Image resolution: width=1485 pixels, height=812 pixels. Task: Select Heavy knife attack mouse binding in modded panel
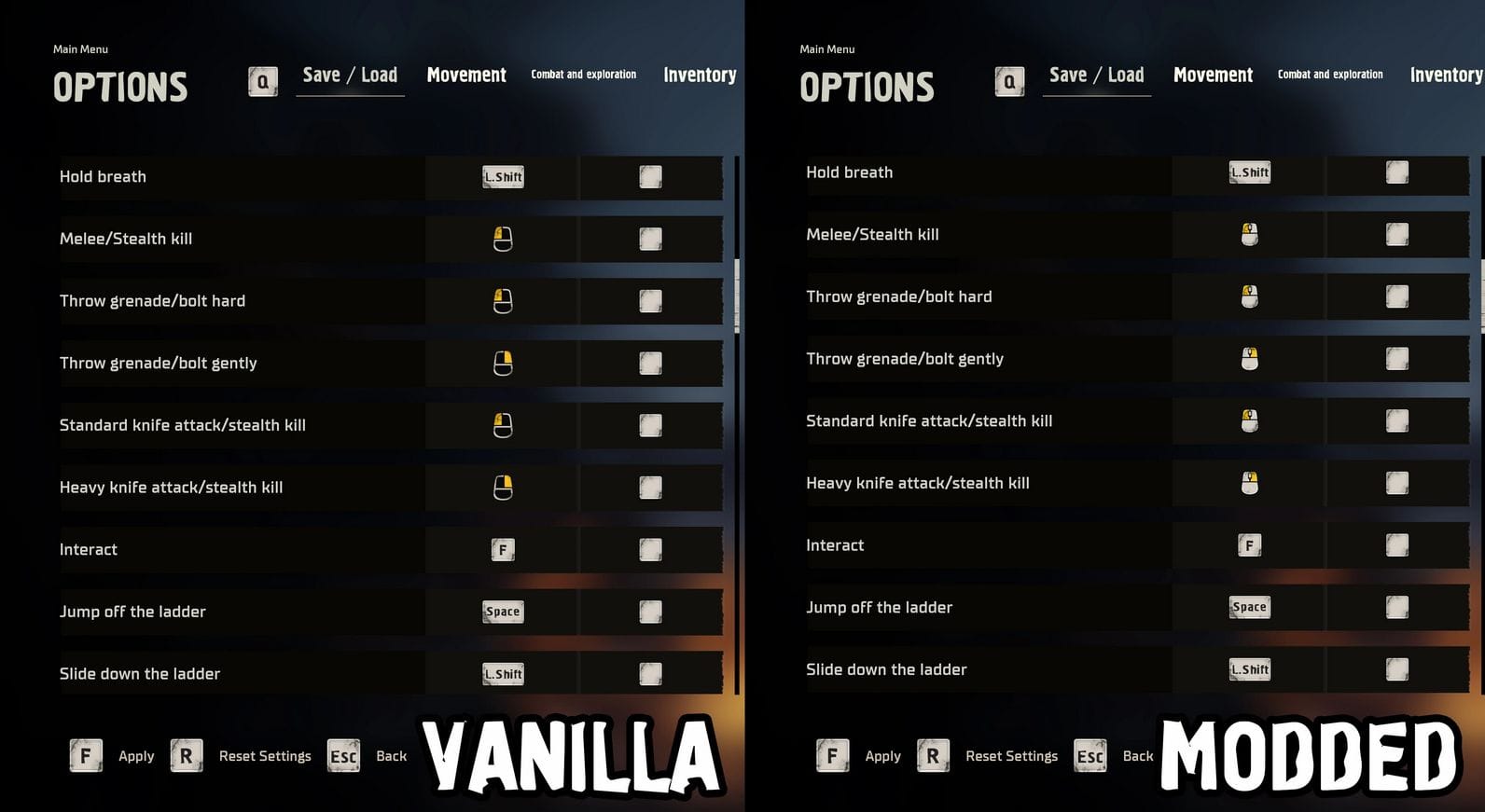(x=1249, y=483)
